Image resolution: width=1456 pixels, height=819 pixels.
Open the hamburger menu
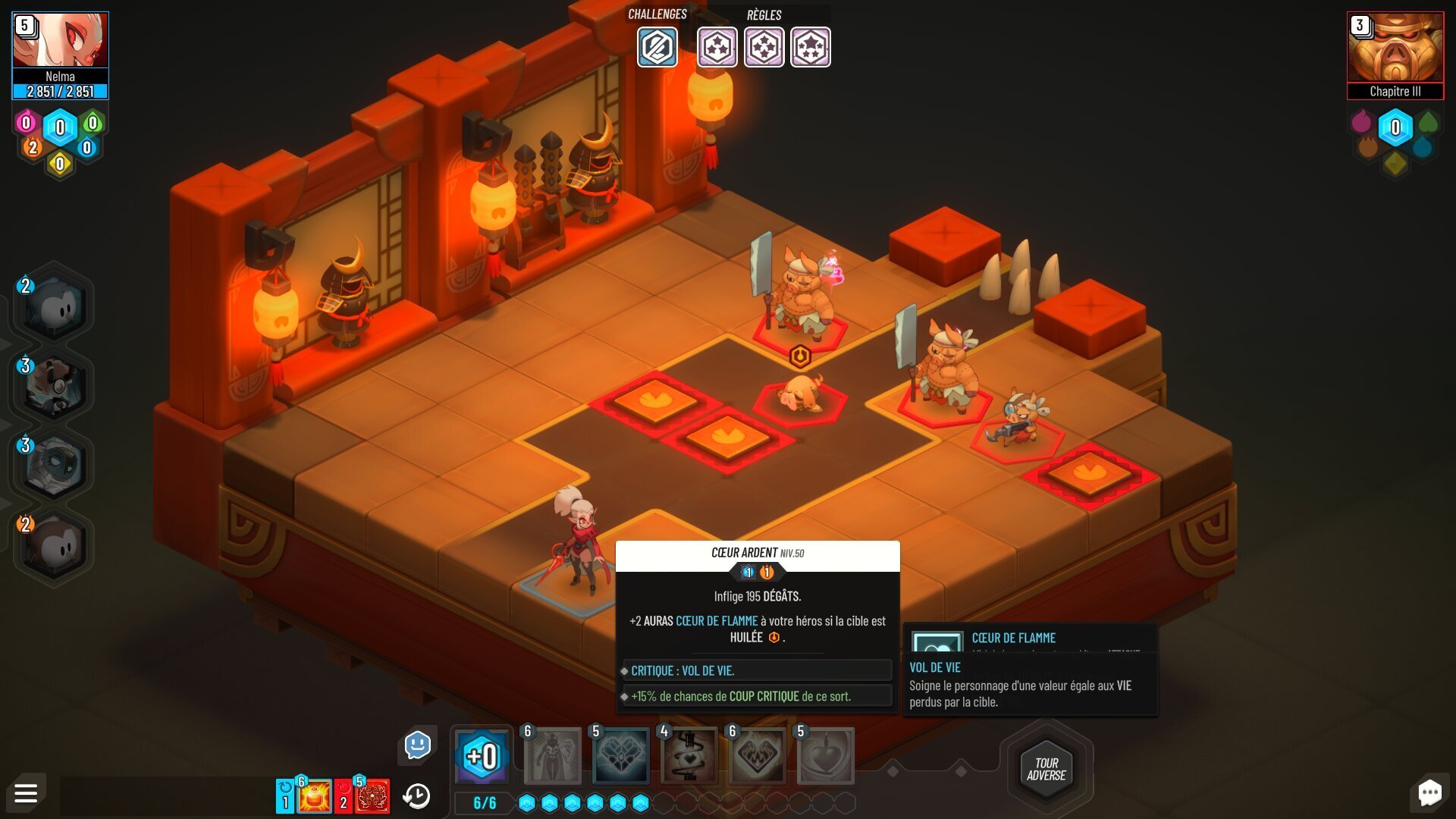coord(26,793)
